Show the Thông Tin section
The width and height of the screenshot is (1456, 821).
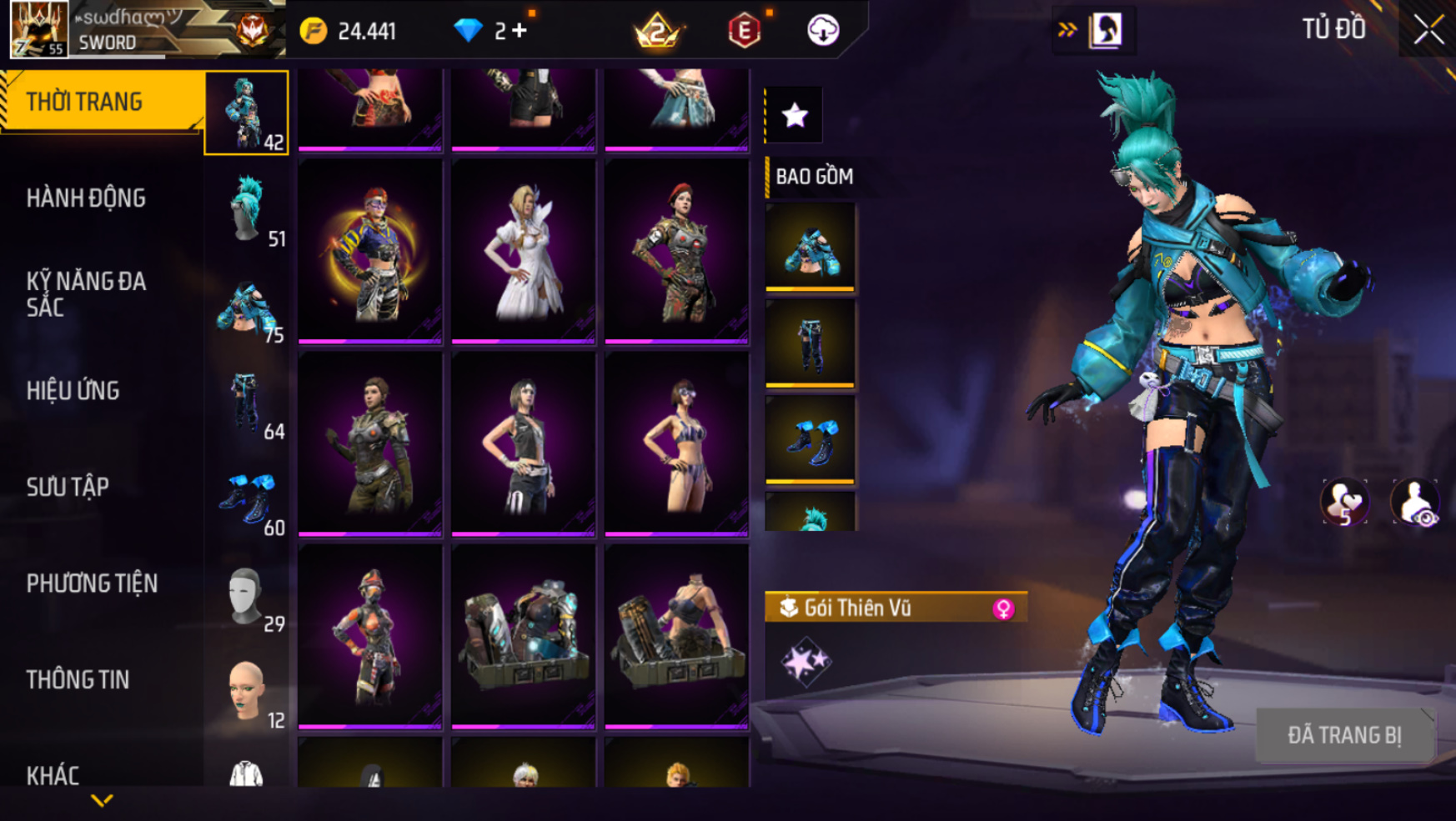(78, 680)
